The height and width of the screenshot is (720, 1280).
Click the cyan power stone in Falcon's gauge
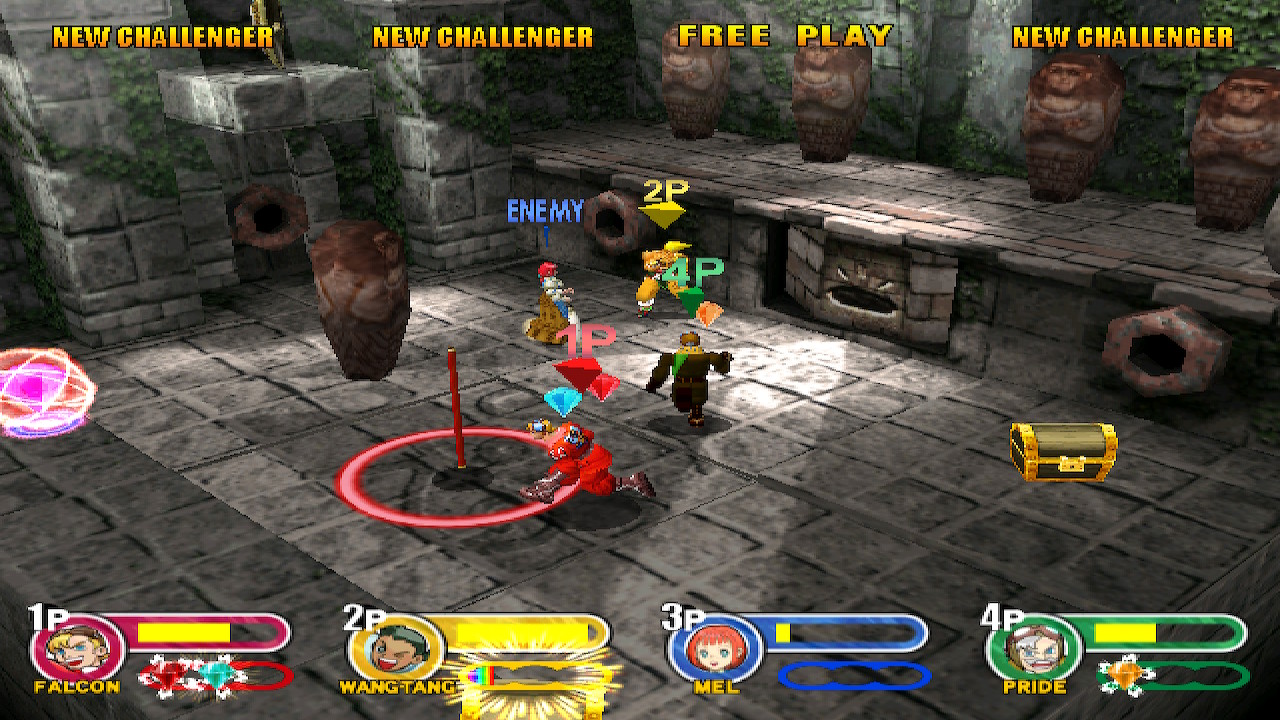213,676
